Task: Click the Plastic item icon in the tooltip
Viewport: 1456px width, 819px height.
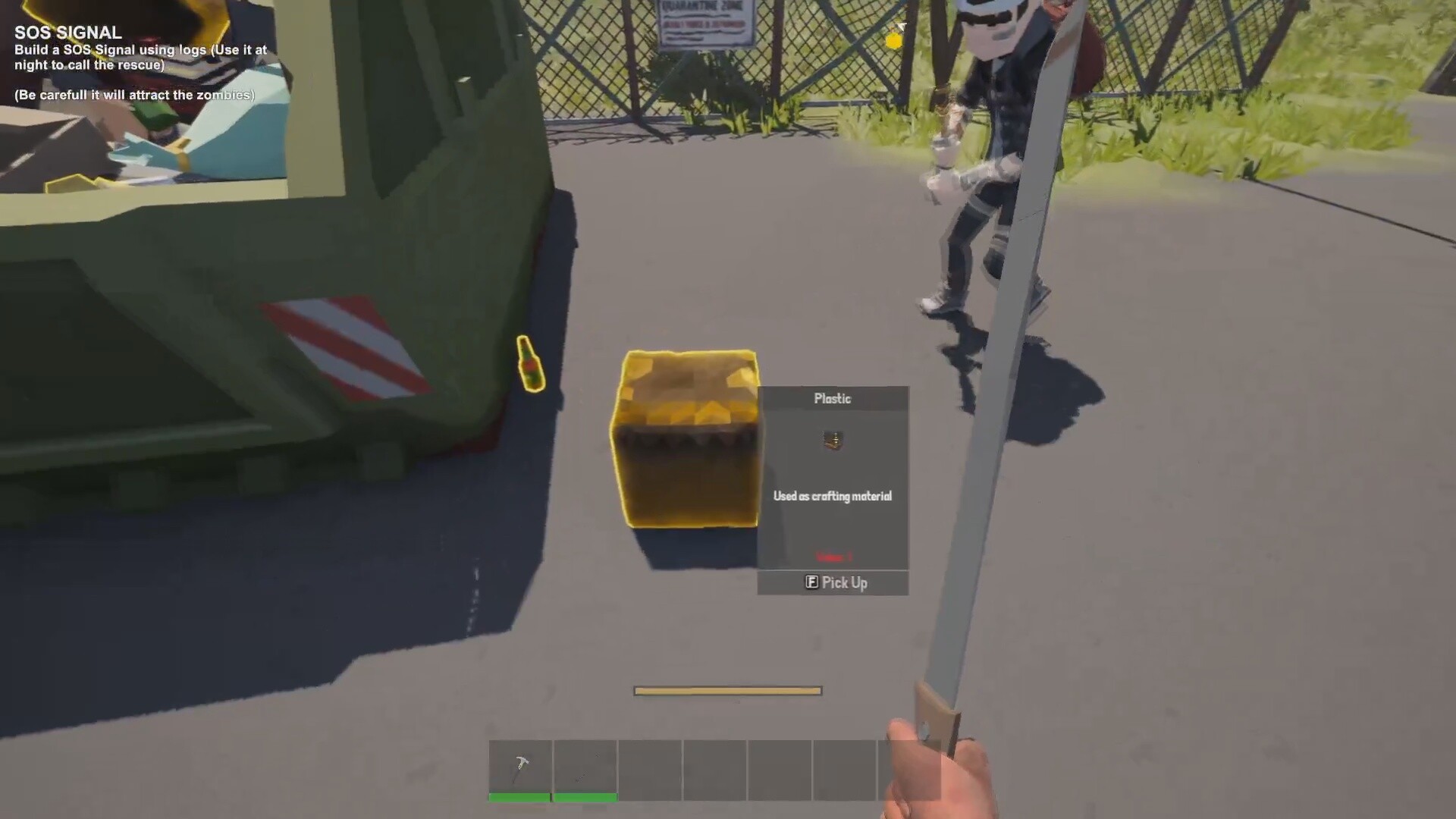Action: pos(831,441)
